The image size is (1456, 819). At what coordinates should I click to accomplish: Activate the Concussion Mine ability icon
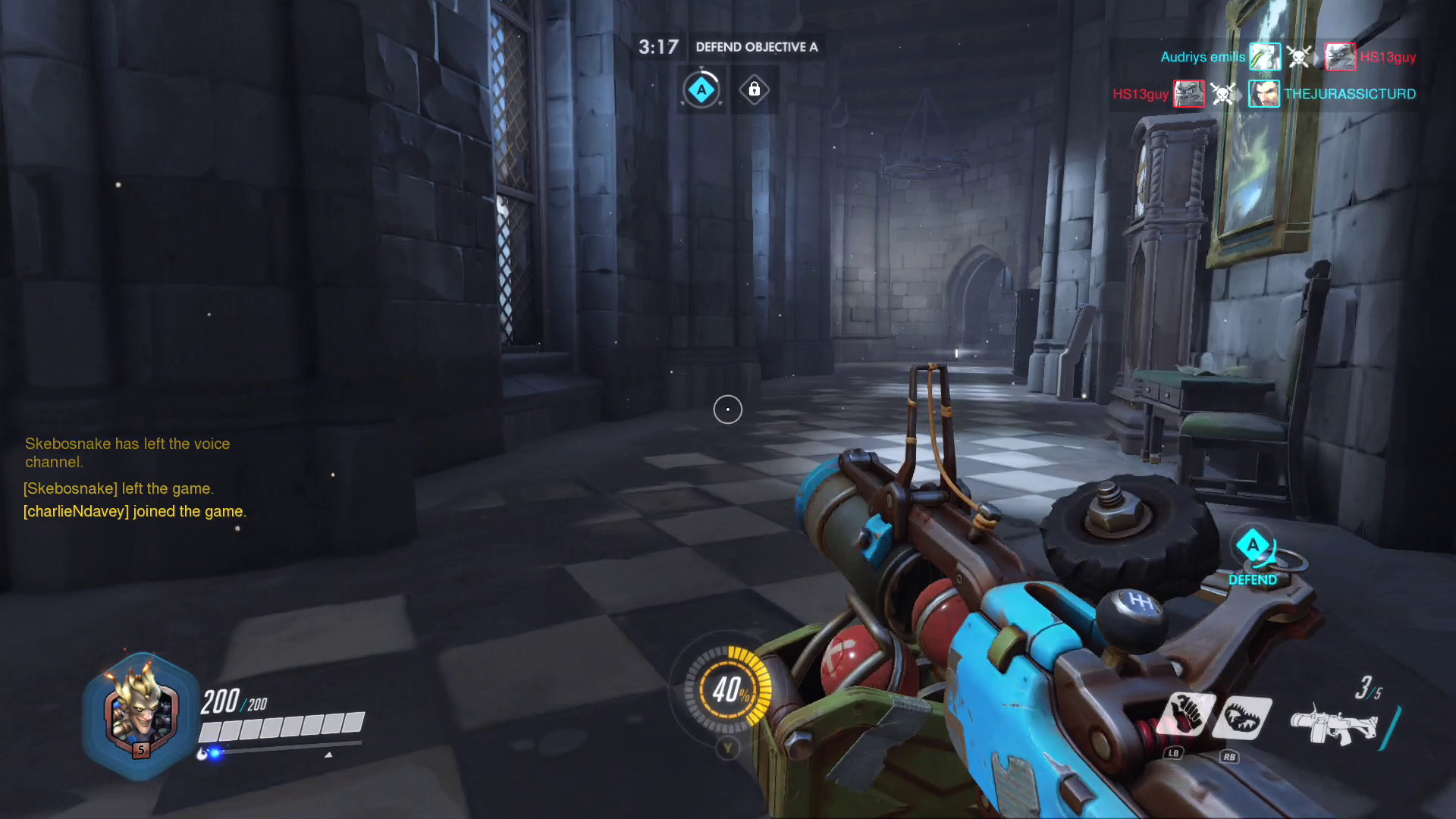(1187, 715)
